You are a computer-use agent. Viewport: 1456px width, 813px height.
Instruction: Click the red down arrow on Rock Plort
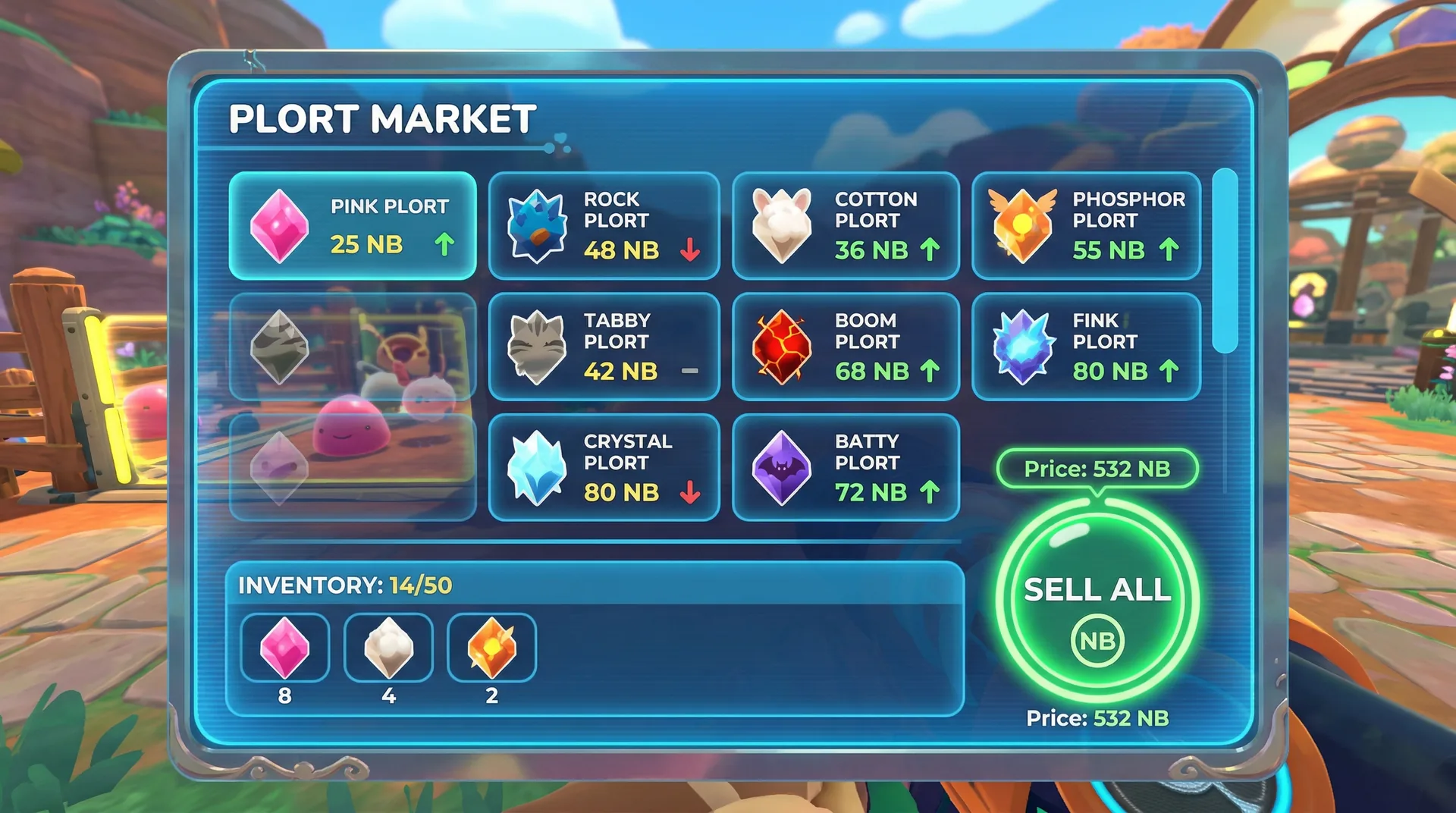(x=691, y=249)
